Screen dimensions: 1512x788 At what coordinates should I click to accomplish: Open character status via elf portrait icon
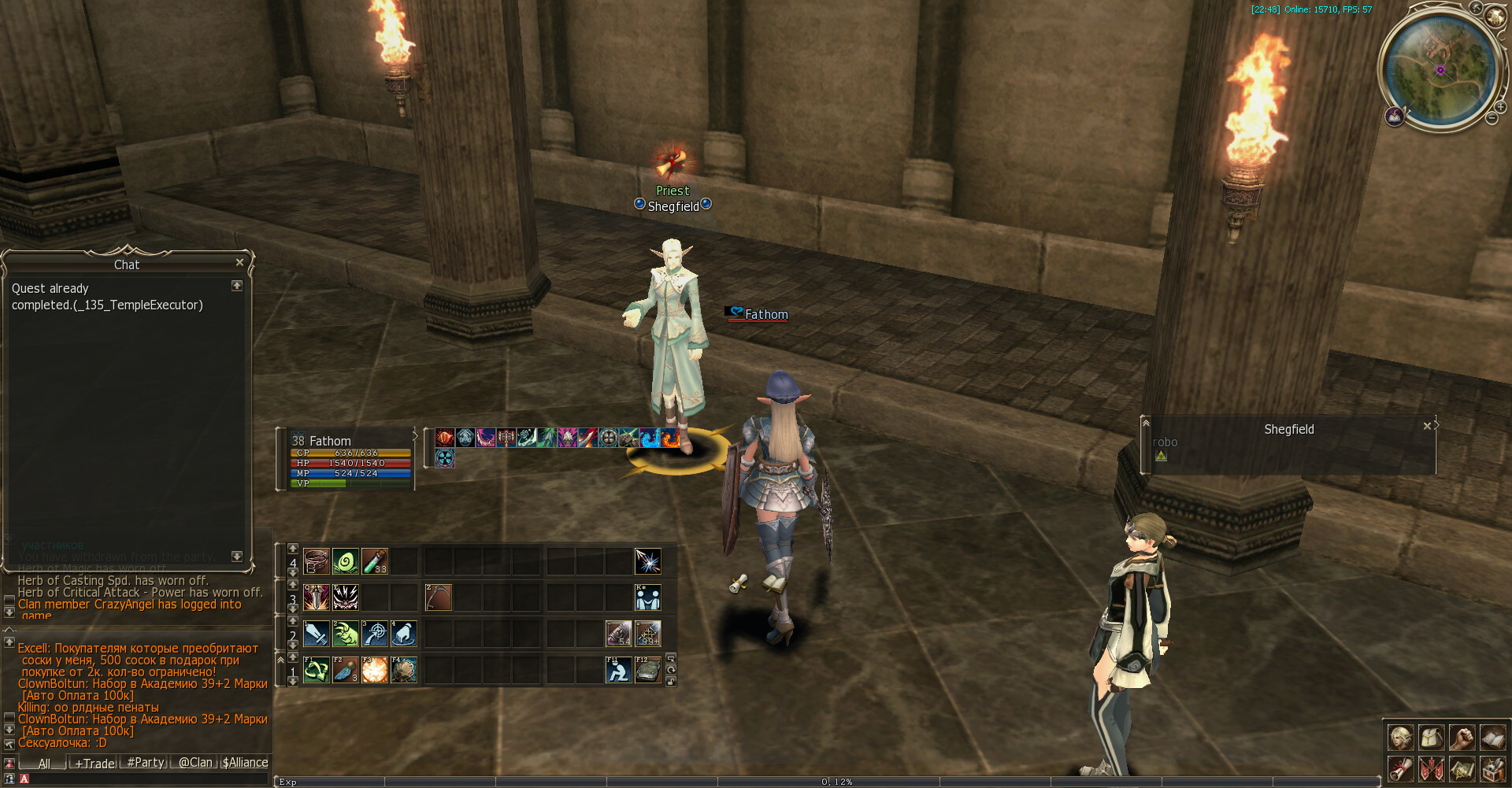point(1400,738)
